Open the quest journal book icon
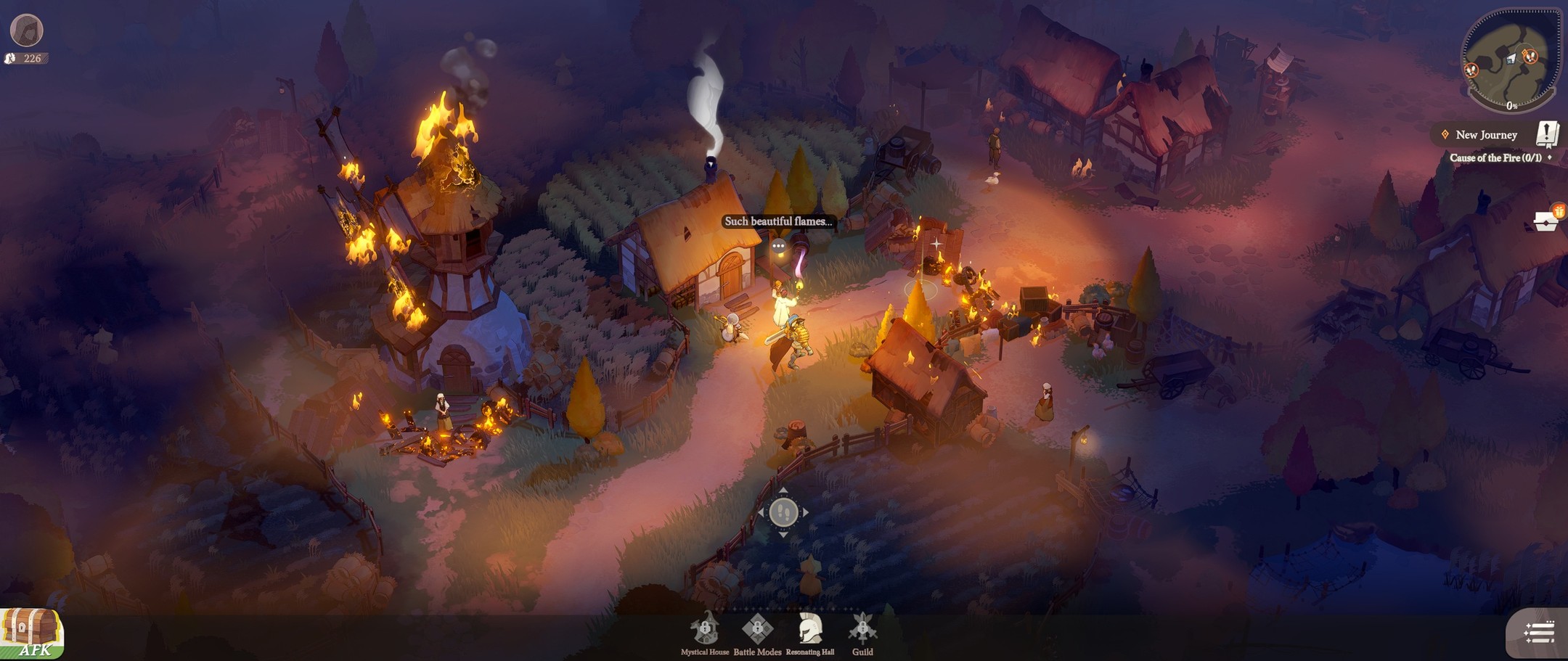1568x661 pixels. coord(1547,134)
